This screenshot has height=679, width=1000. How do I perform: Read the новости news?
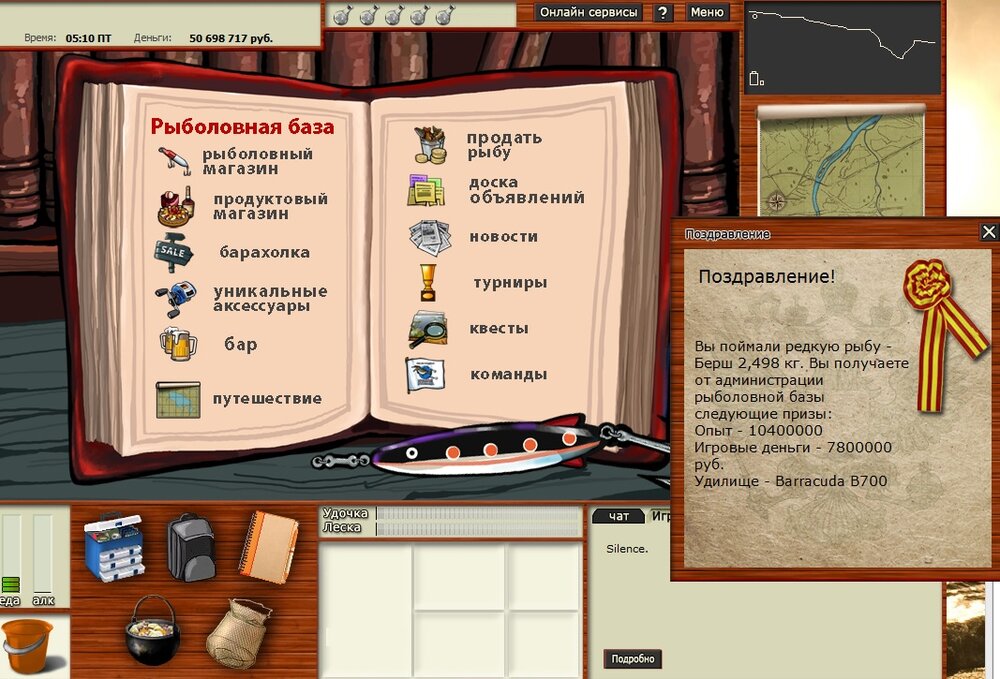point(503,237)
